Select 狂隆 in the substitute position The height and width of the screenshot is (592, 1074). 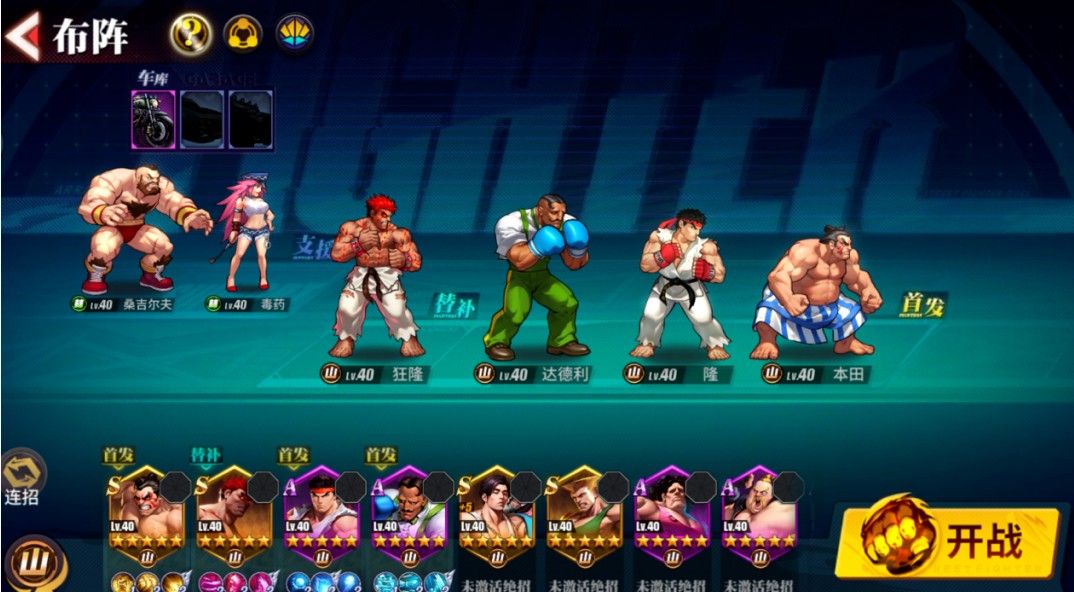pos(378,275)
